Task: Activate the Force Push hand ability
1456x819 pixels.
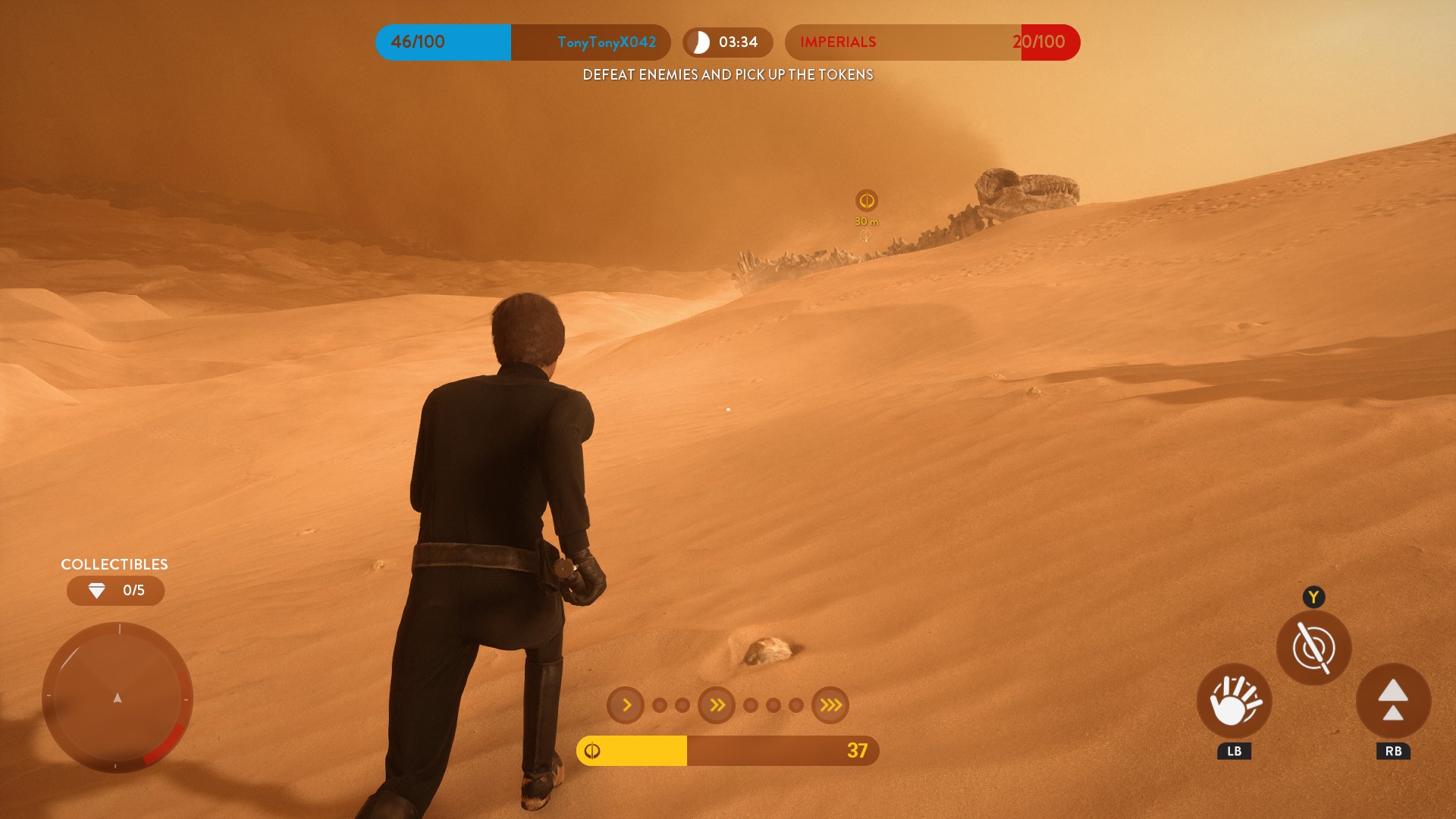Action: click(1234, 701)
